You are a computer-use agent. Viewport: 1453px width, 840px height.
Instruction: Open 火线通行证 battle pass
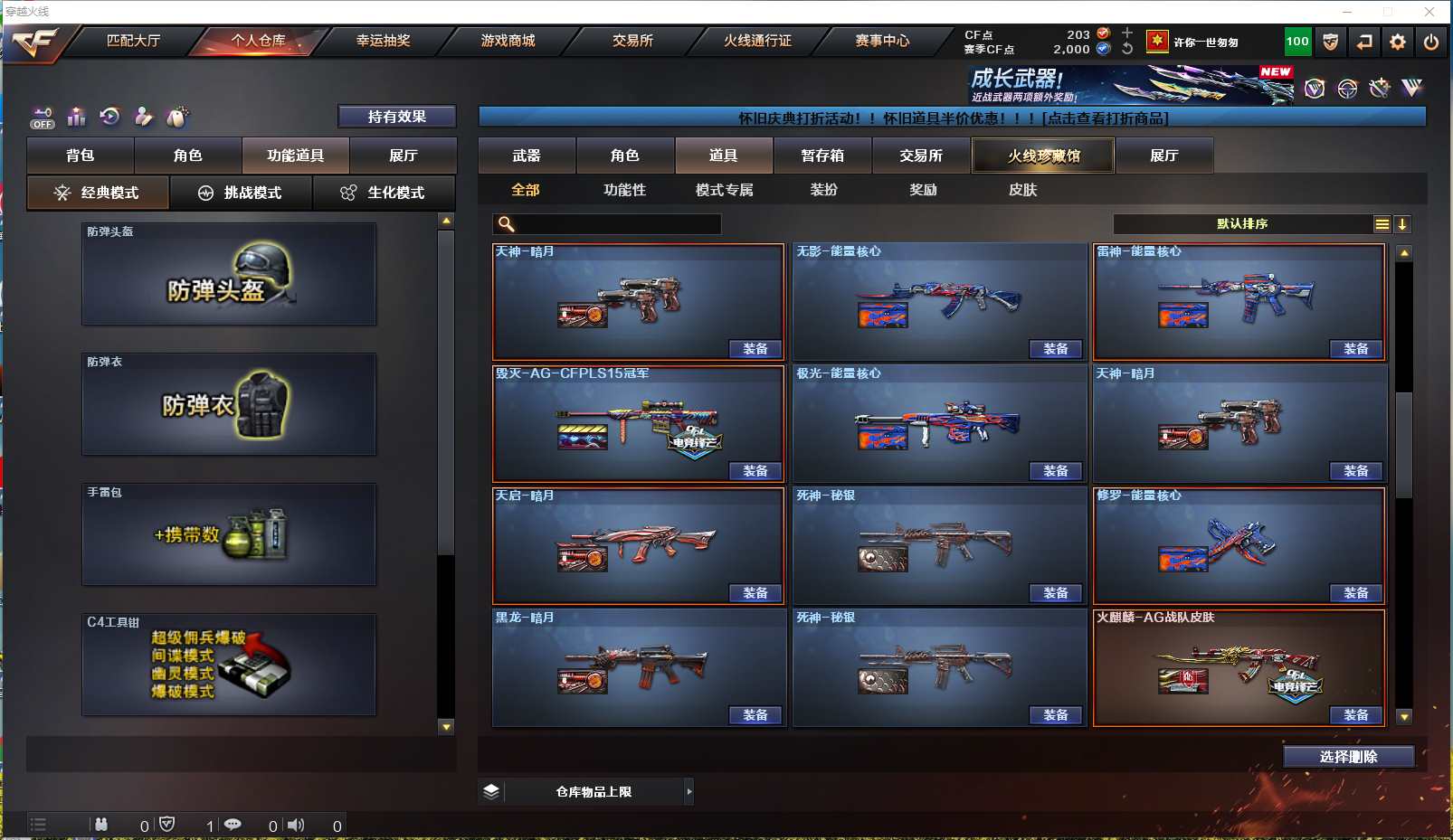click(x=757, y=41)
